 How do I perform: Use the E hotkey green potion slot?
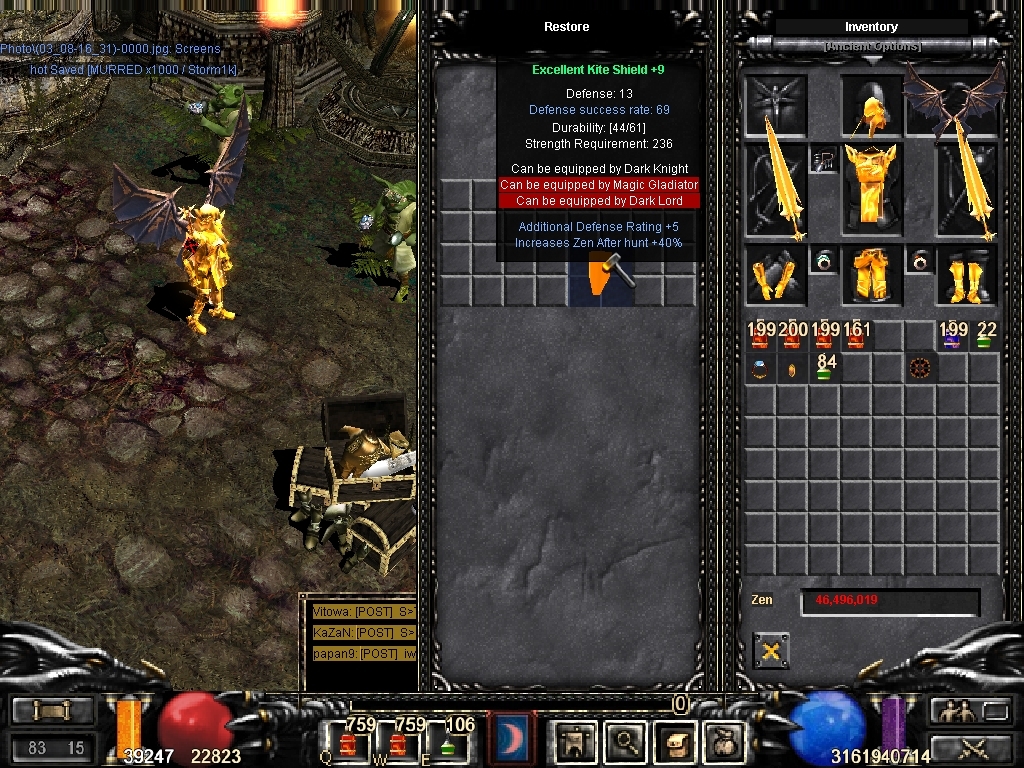coord(447,742)
